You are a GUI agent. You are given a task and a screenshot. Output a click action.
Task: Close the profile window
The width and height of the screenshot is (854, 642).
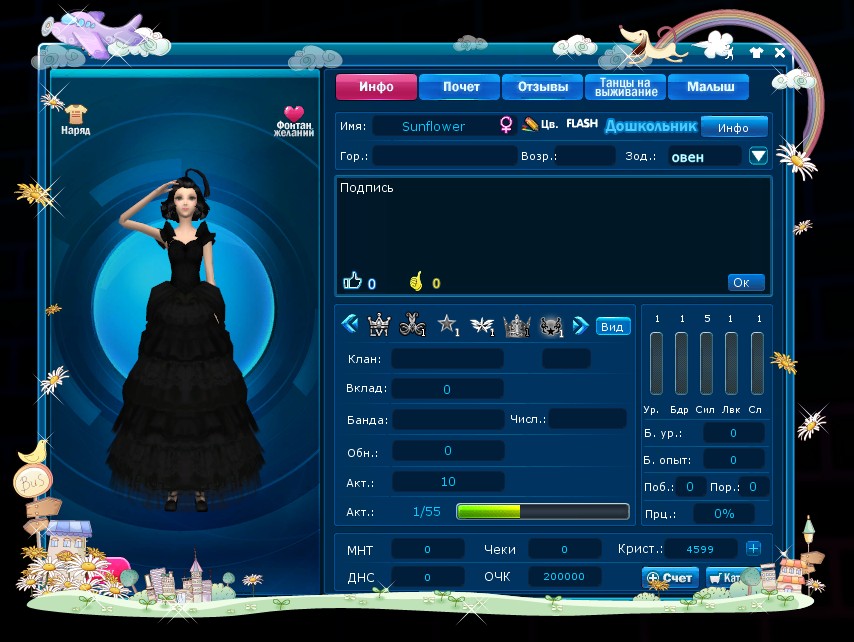click(x=779, y=53)
